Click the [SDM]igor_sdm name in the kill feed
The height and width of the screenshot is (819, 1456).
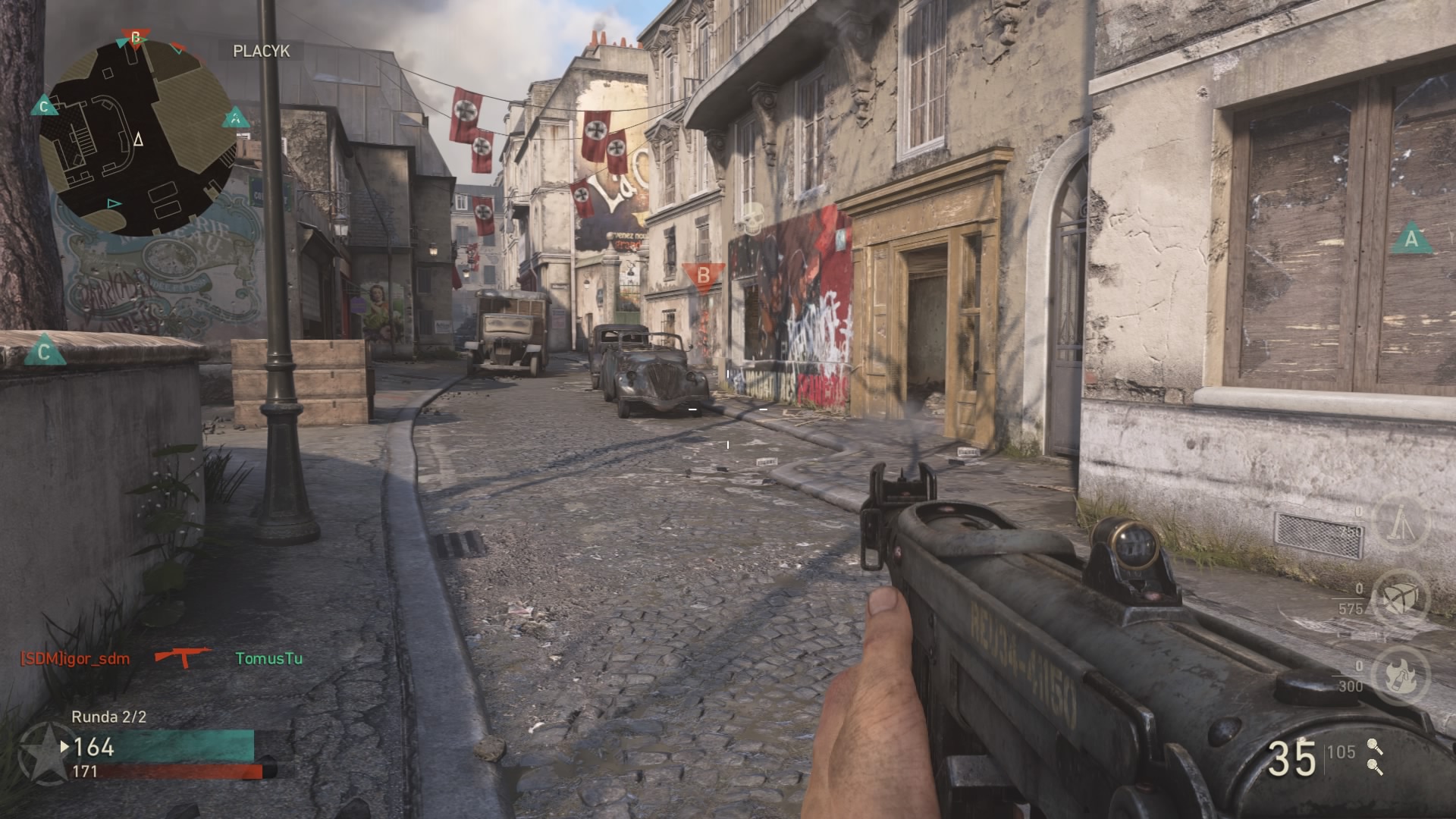75,658
